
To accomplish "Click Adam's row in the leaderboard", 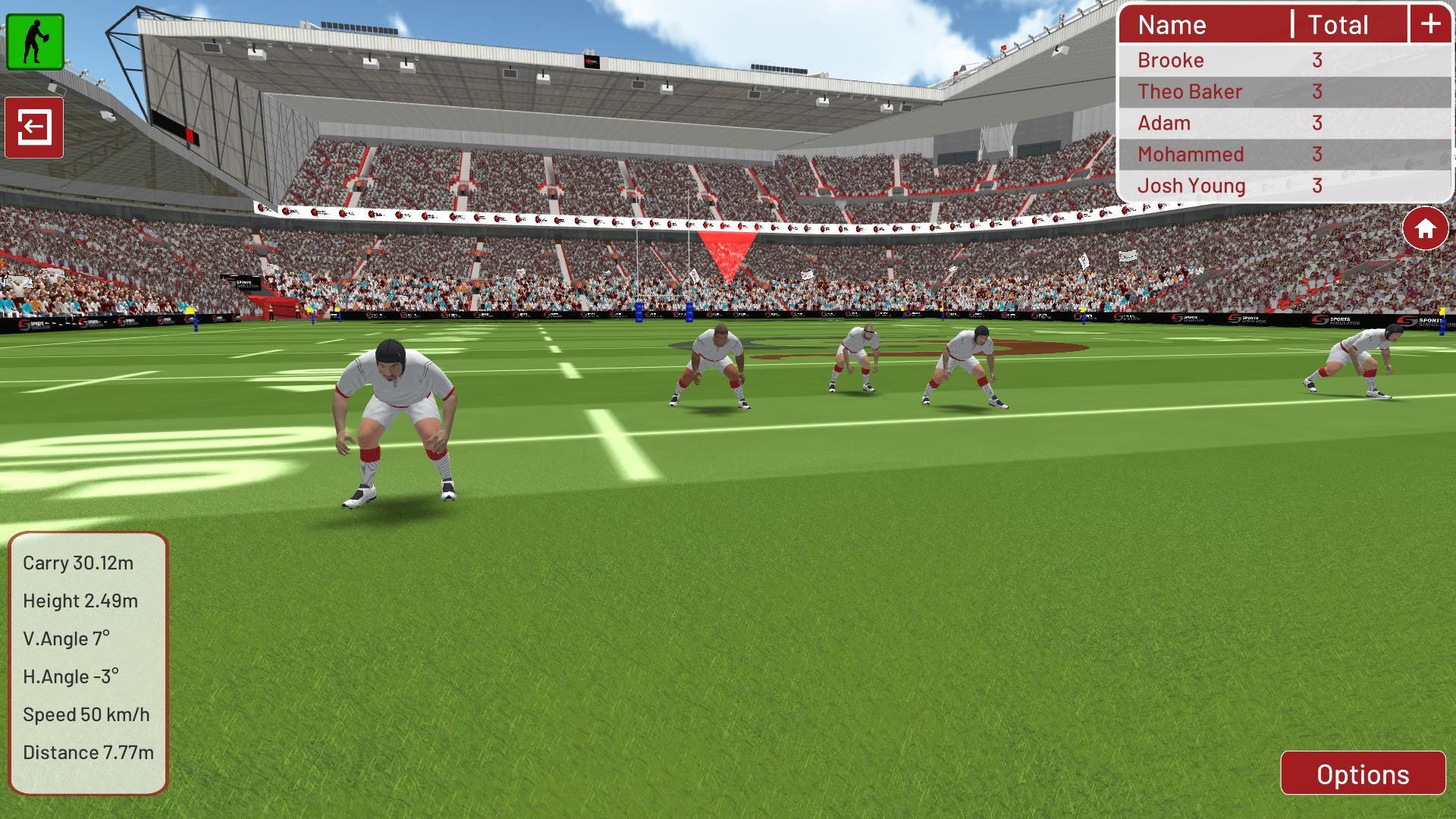I will point(1164,123).
